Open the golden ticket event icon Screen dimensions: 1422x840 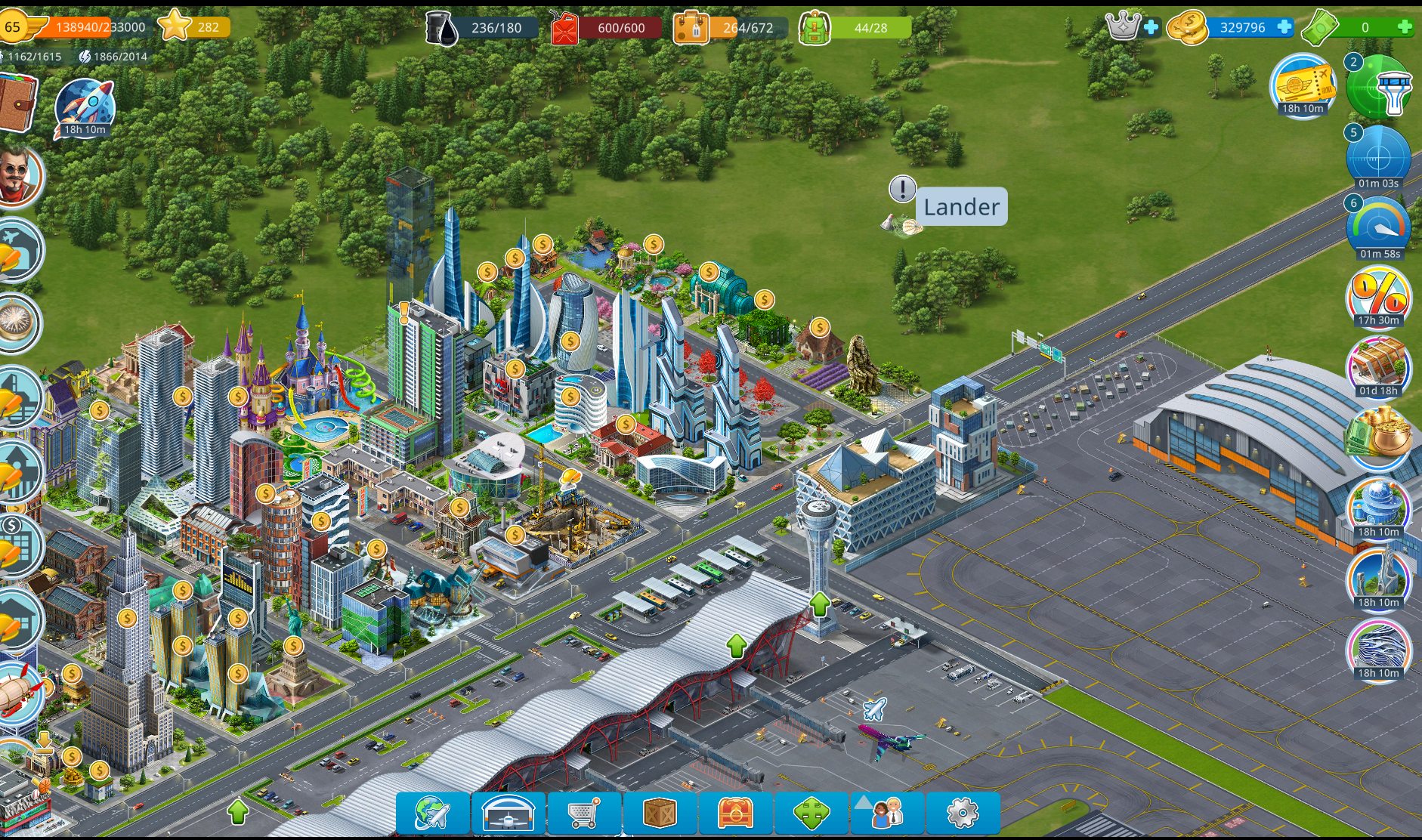pyautogui.click(x=1303, y=84)
